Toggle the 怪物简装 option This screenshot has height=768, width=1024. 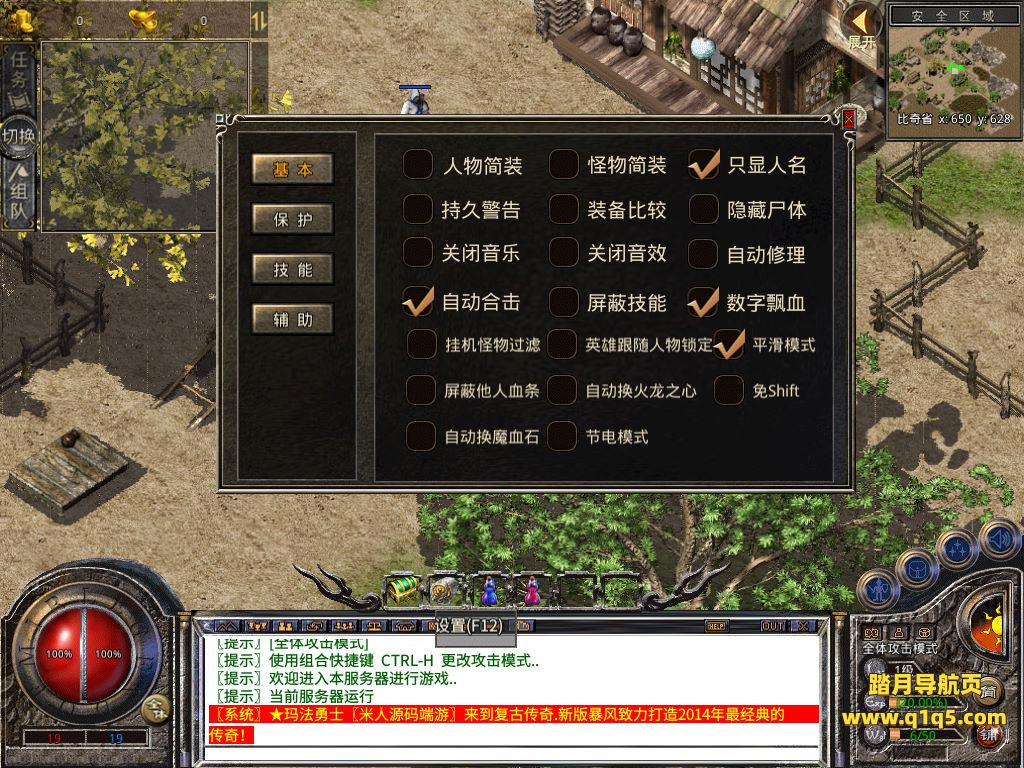click(564, 164)
